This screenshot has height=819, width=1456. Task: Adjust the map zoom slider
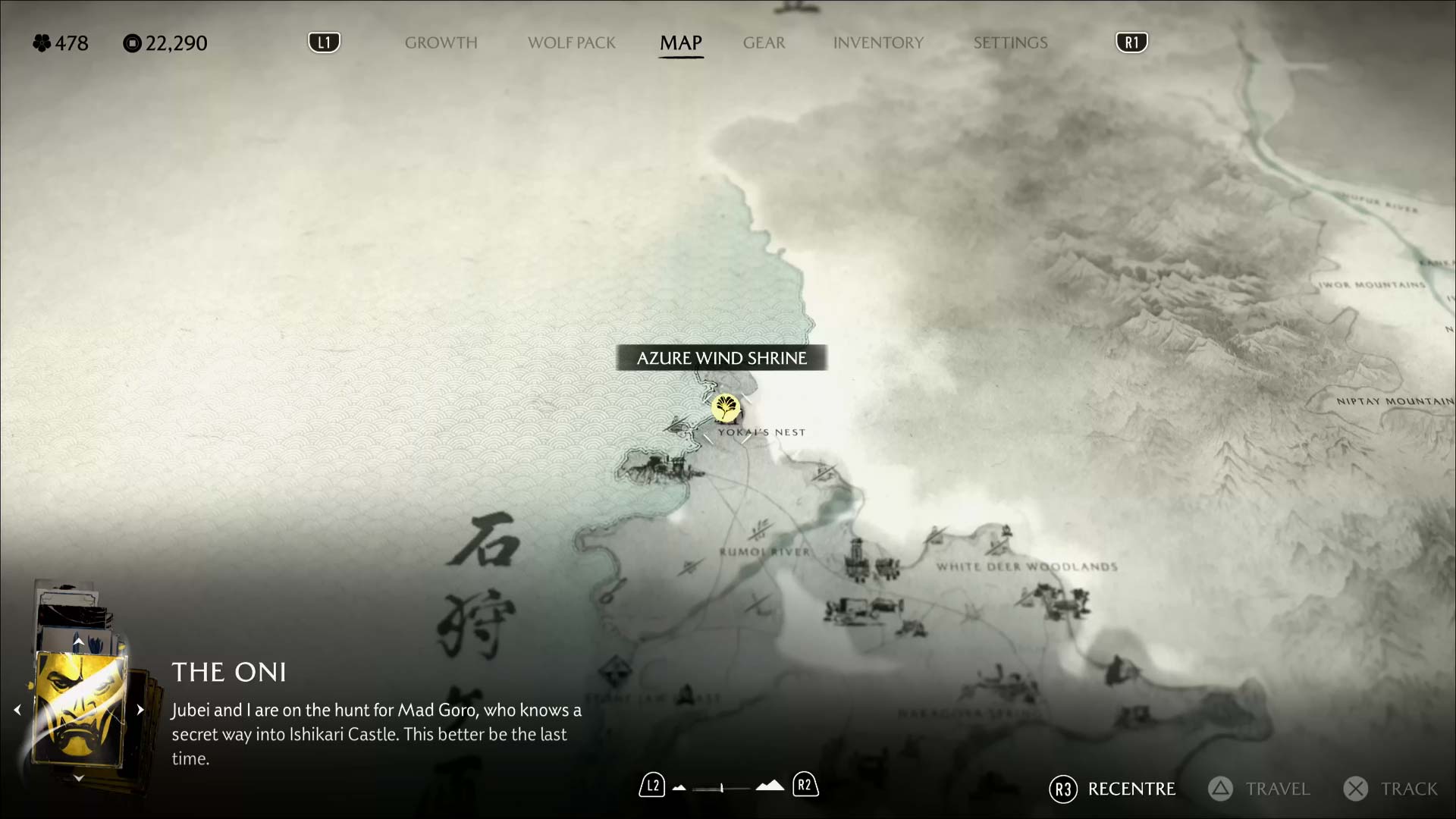(x=722, y=788)
